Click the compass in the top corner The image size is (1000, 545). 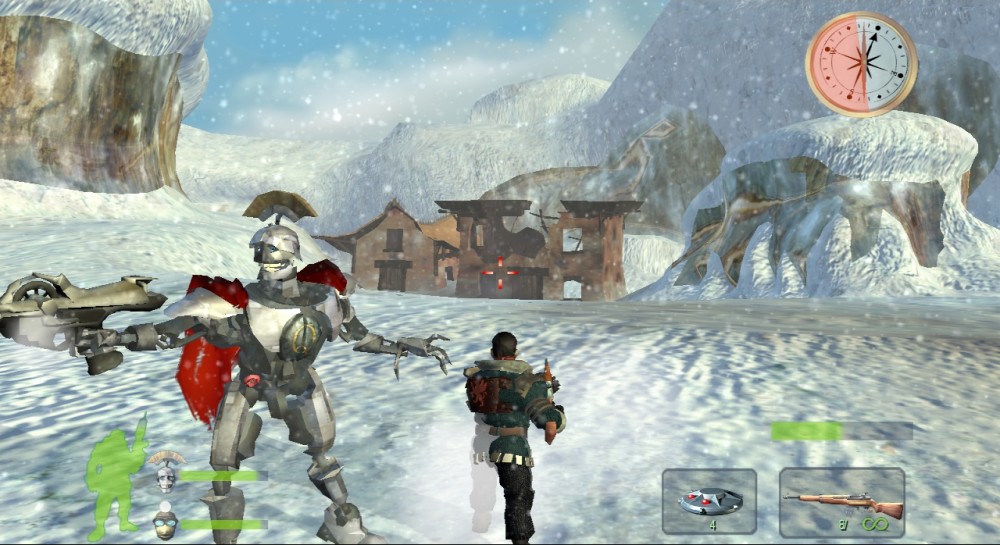click(861, 64)
